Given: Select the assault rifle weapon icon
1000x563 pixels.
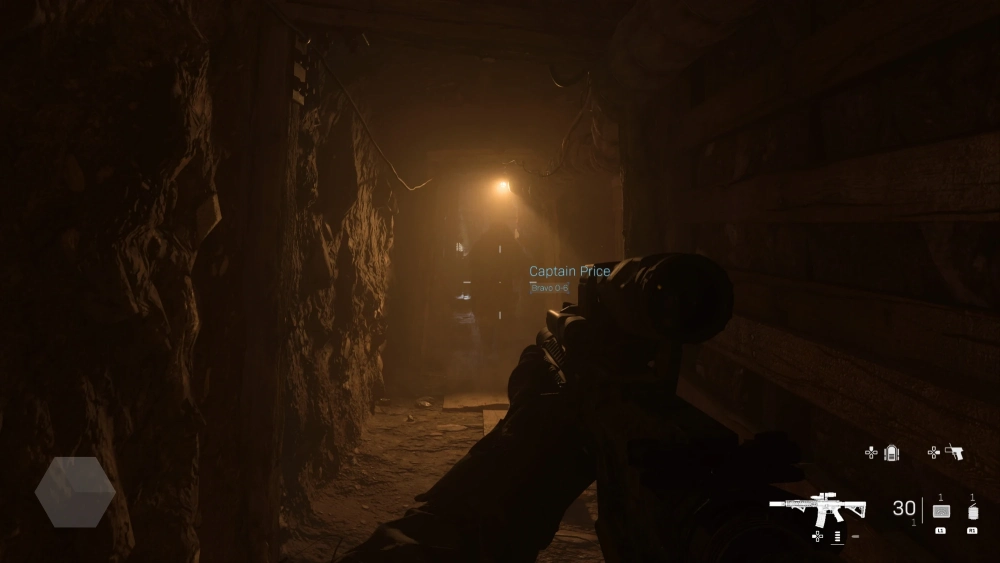Looking at the screenshot, I should pyautogui.click(x=817, y=508).
